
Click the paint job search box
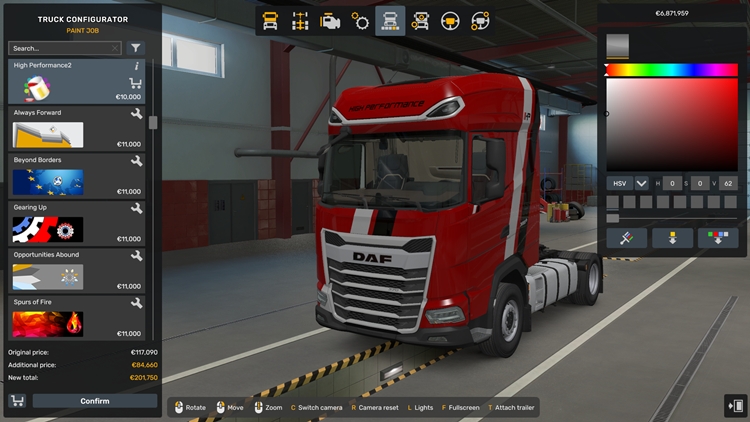coord(63,48)
